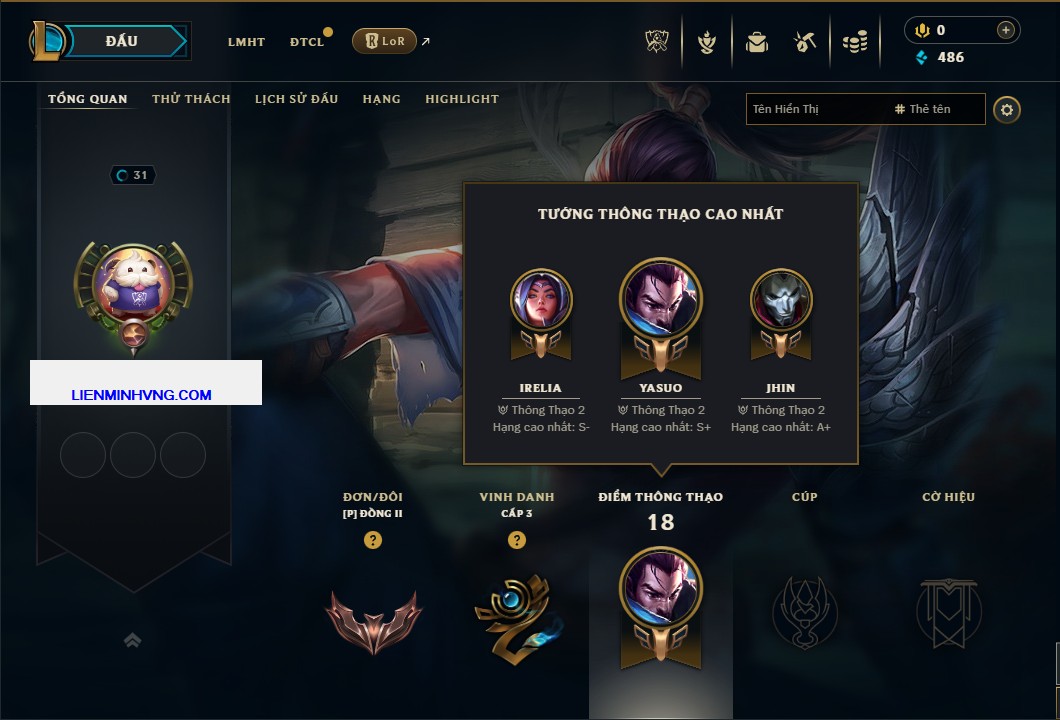Open the backpack collection icon
The width and height of the screenshot is (1060, 720).
757,42
